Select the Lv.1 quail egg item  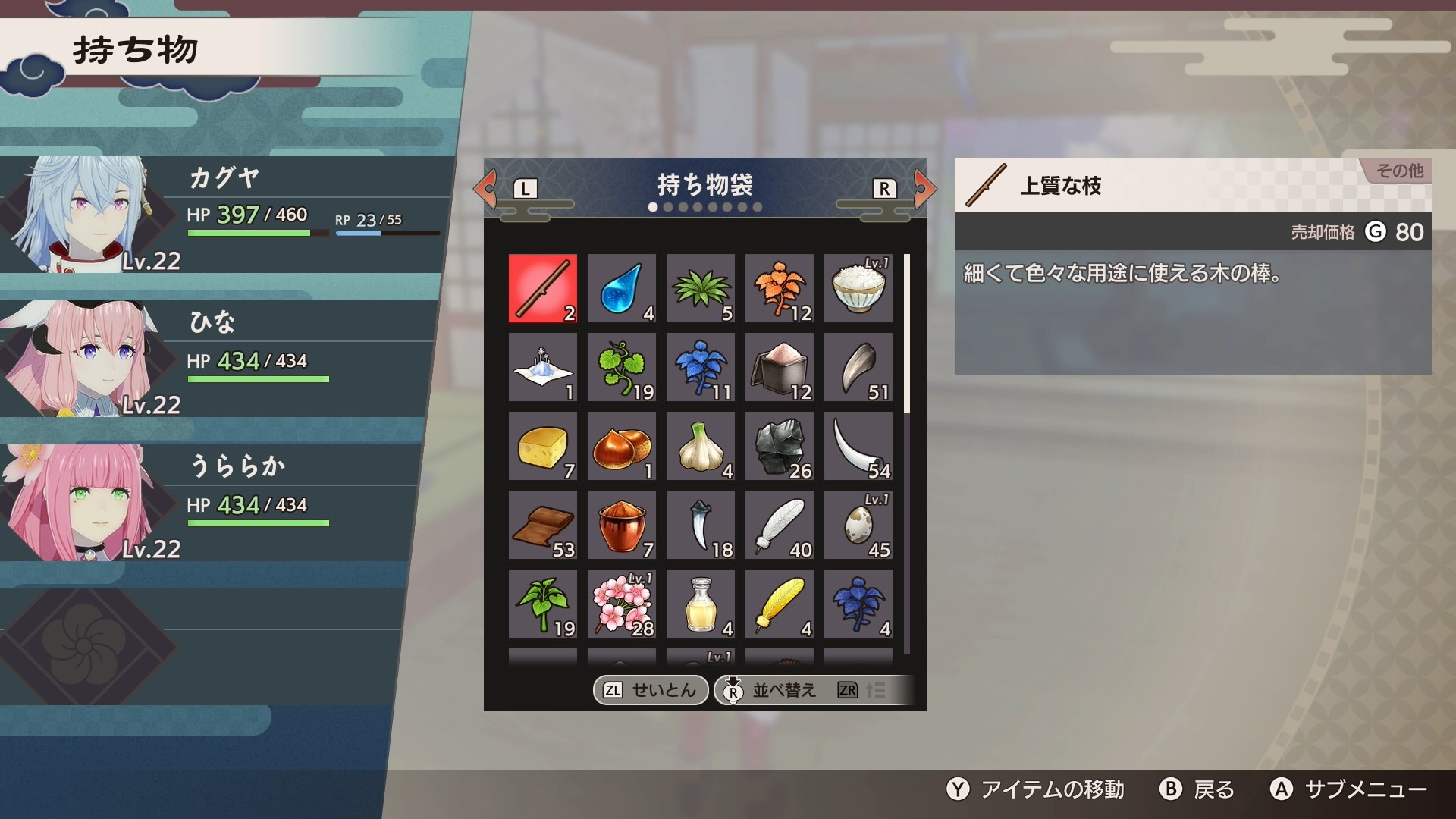click(x=858, y=525)
